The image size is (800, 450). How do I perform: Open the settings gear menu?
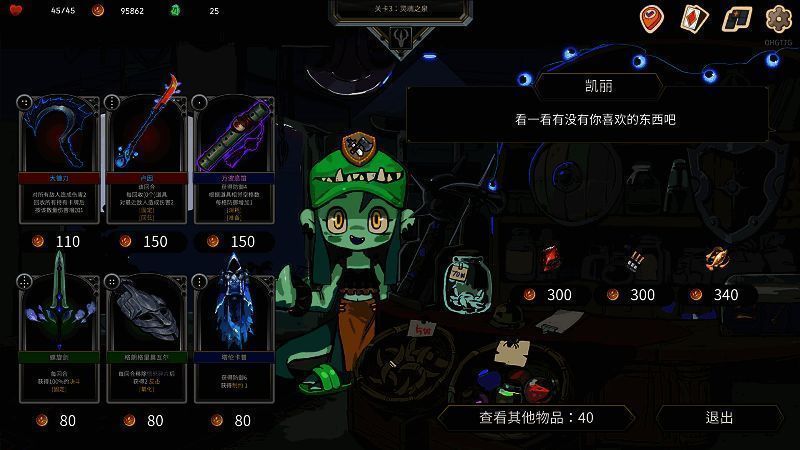click(x=778, y=18)
